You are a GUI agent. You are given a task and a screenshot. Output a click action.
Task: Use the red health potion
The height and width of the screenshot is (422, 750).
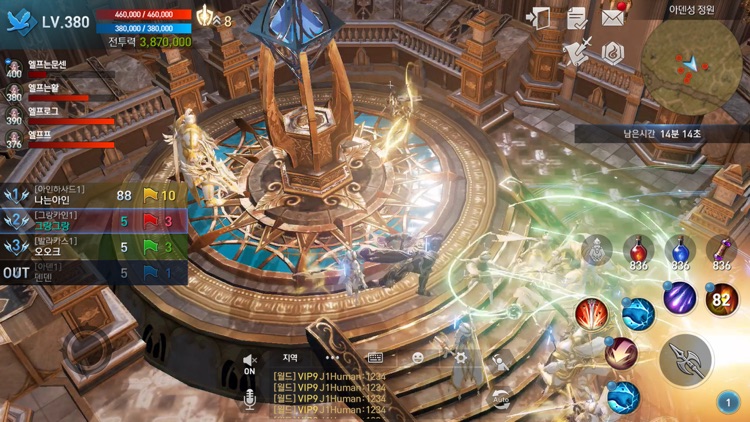point(638,251)
